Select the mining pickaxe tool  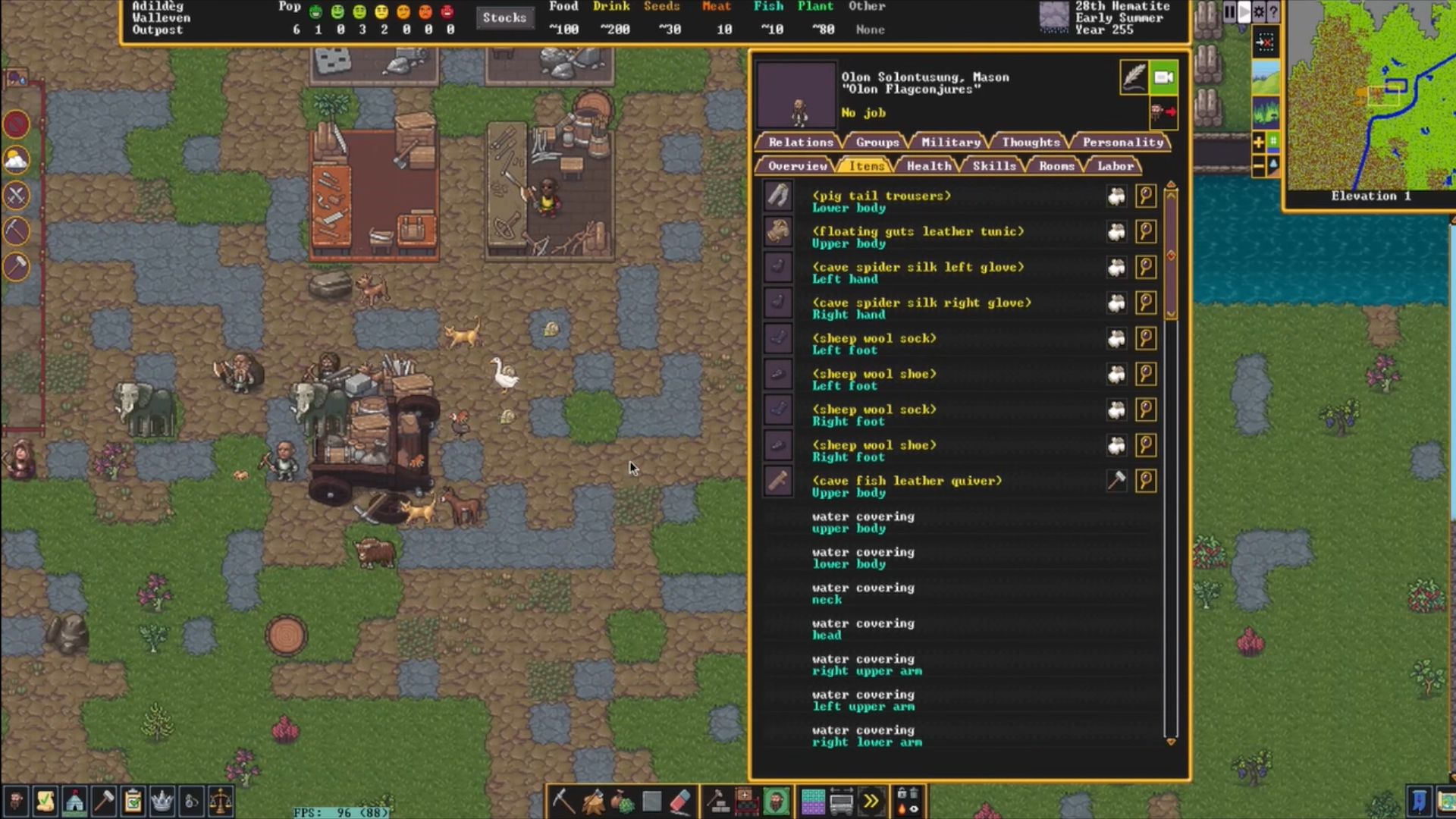563,800
